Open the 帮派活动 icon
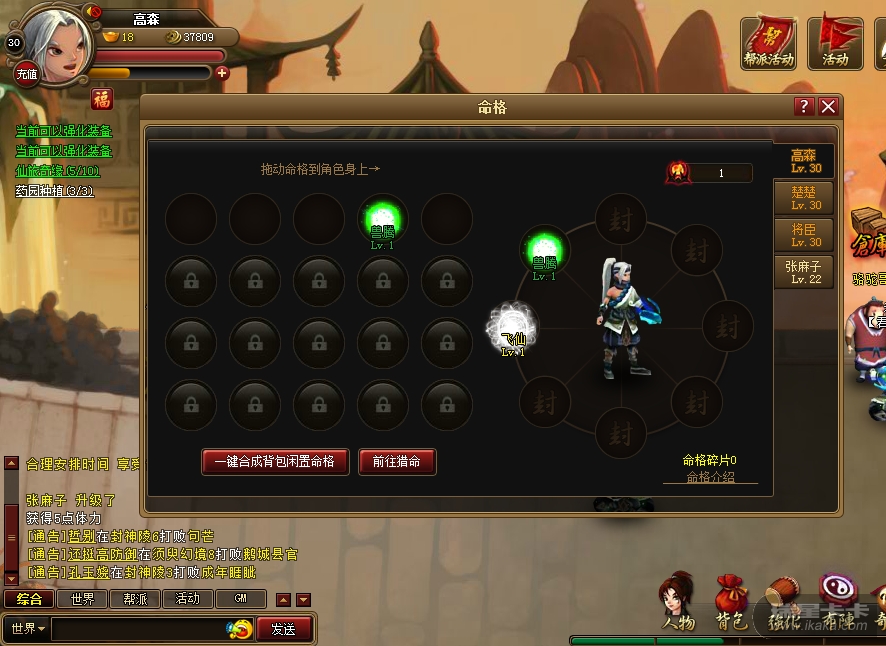This screenshot has height=646, width=886. click(768, 42)
